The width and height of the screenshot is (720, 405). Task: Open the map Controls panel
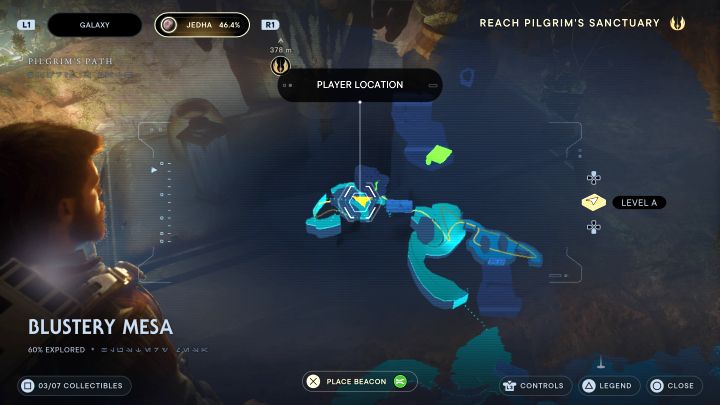click(x=534, y=385)
